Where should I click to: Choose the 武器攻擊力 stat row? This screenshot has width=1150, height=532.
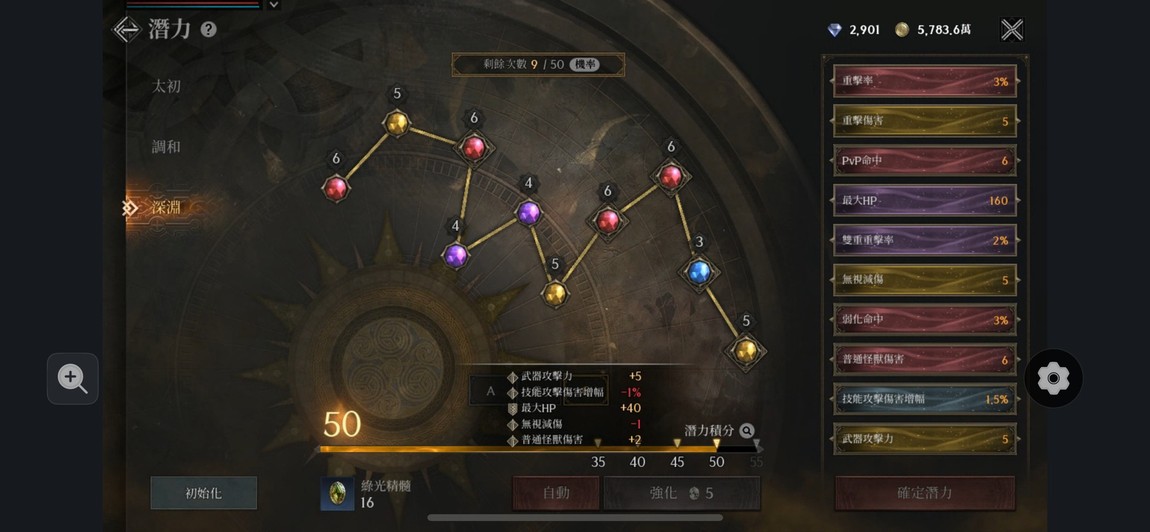[925, 439]
